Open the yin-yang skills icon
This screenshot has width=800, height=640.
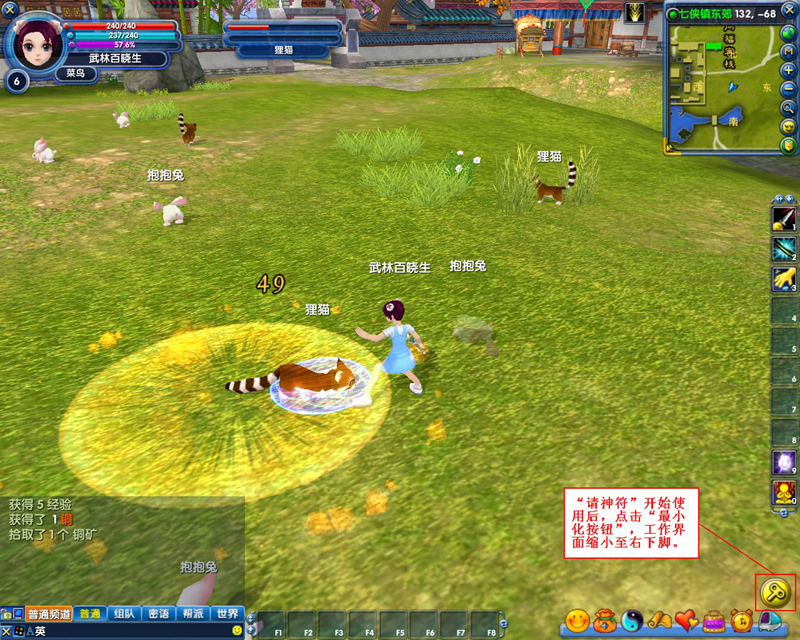pos(632,621)
